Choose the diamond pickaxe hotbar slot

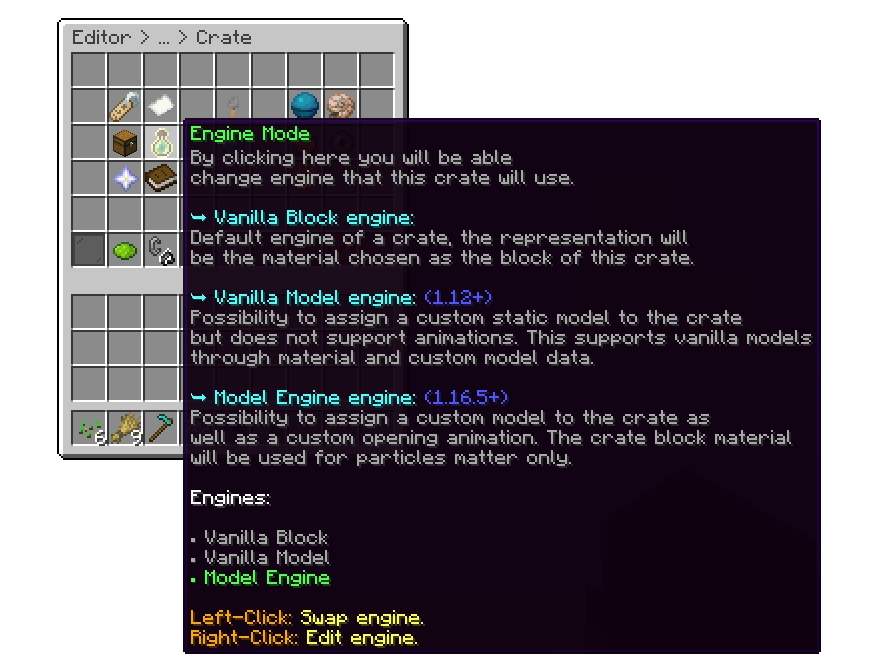[x=161, y=429]
